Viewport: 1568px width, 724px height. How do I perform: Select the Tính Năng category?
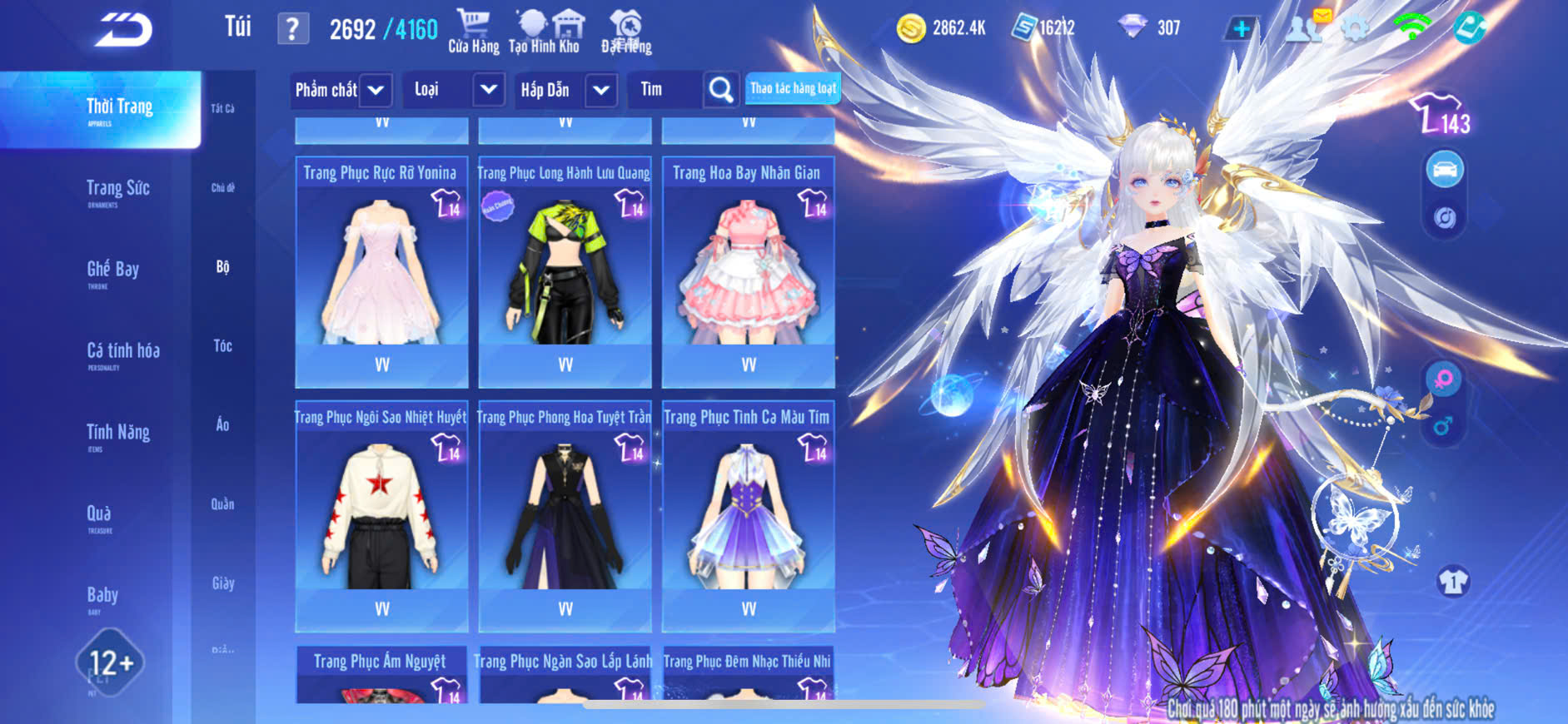[x=117, y=434]
